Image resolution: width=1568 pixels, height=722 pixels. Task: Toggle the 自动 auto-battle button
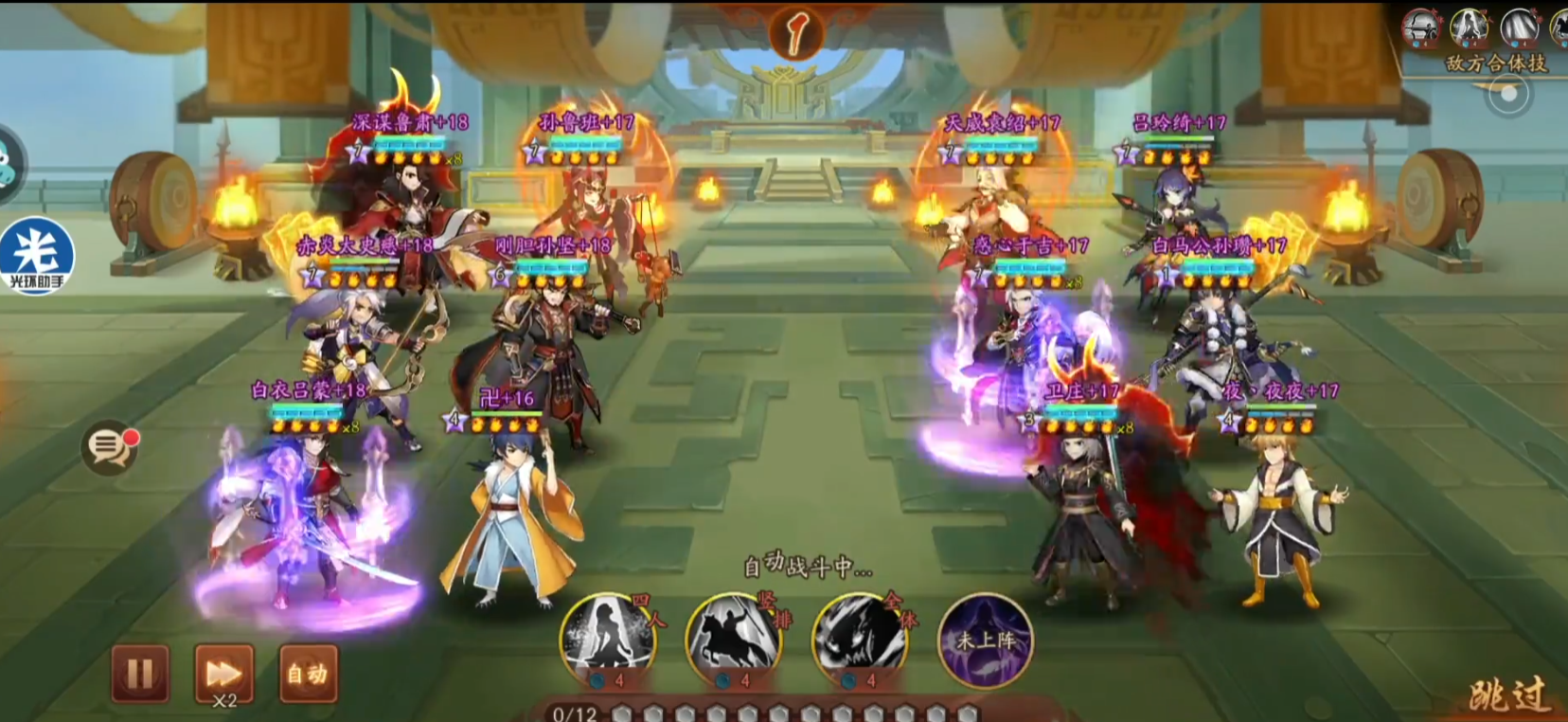point(308,674)
